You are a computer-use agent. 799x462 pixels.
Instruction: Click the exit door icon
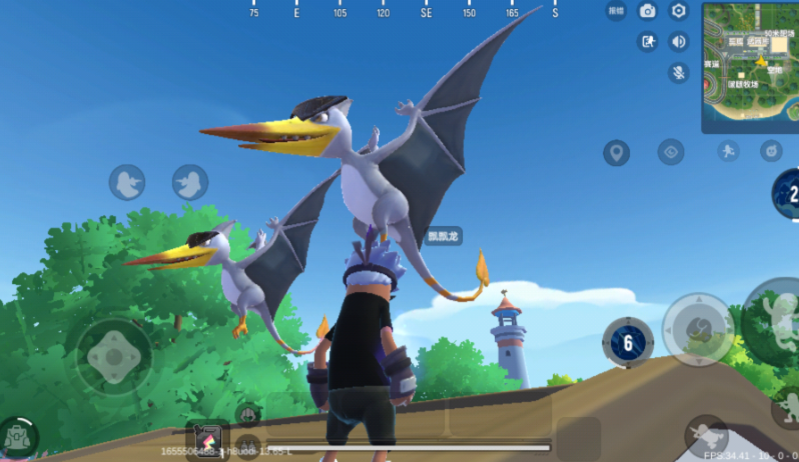(x=648, y=41)
